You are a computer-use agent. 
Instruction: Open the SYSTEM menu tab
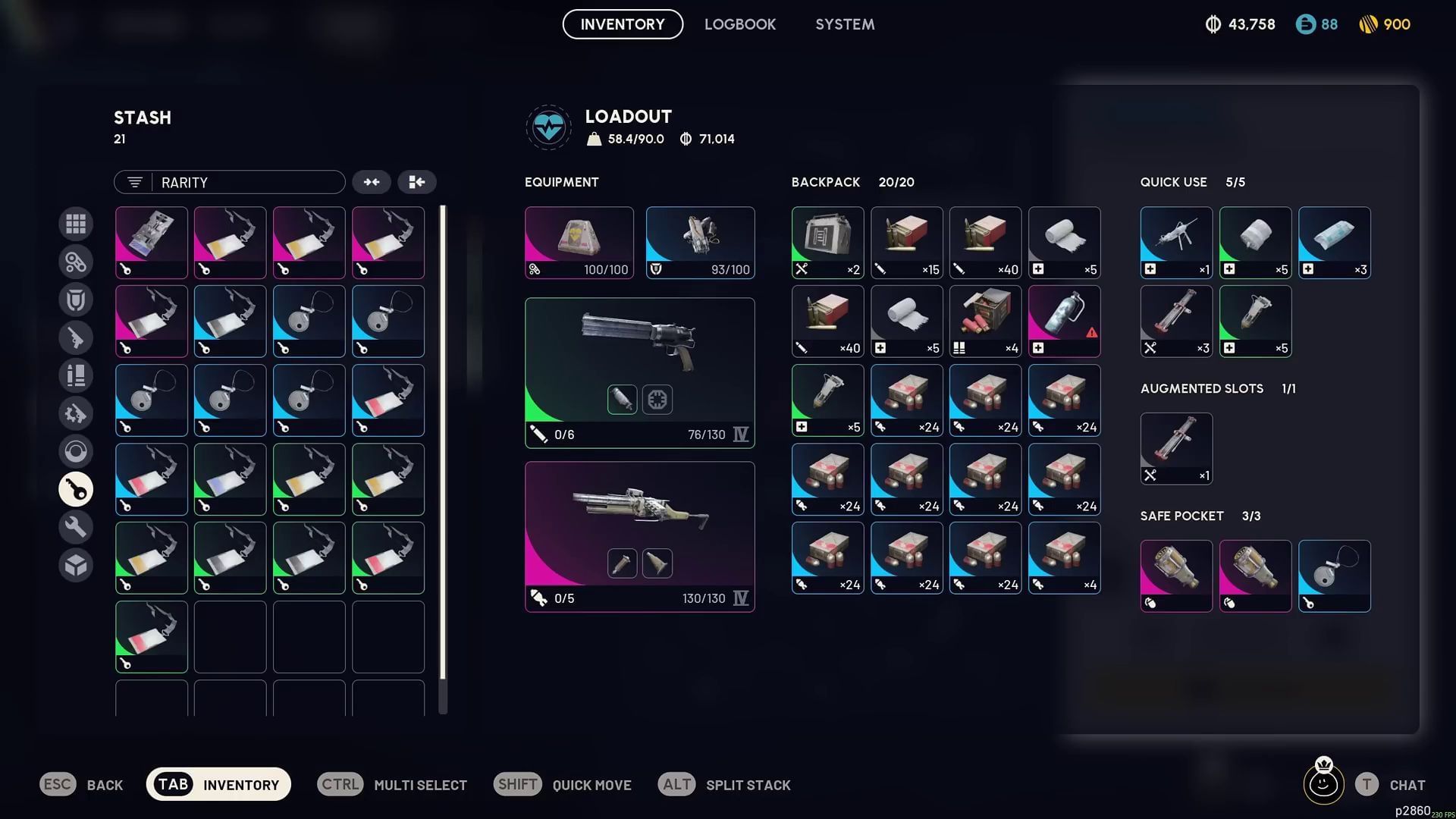coord(844,24)
